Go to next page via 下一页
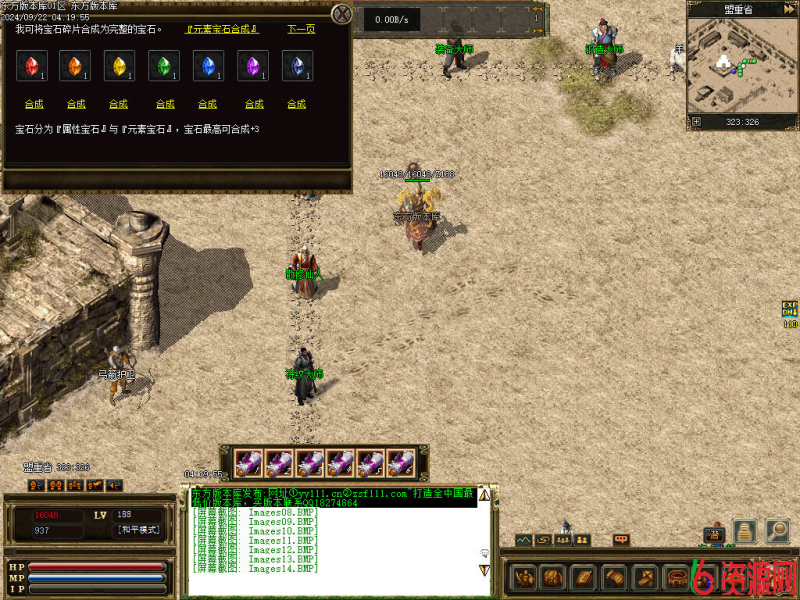 (301, 29)
